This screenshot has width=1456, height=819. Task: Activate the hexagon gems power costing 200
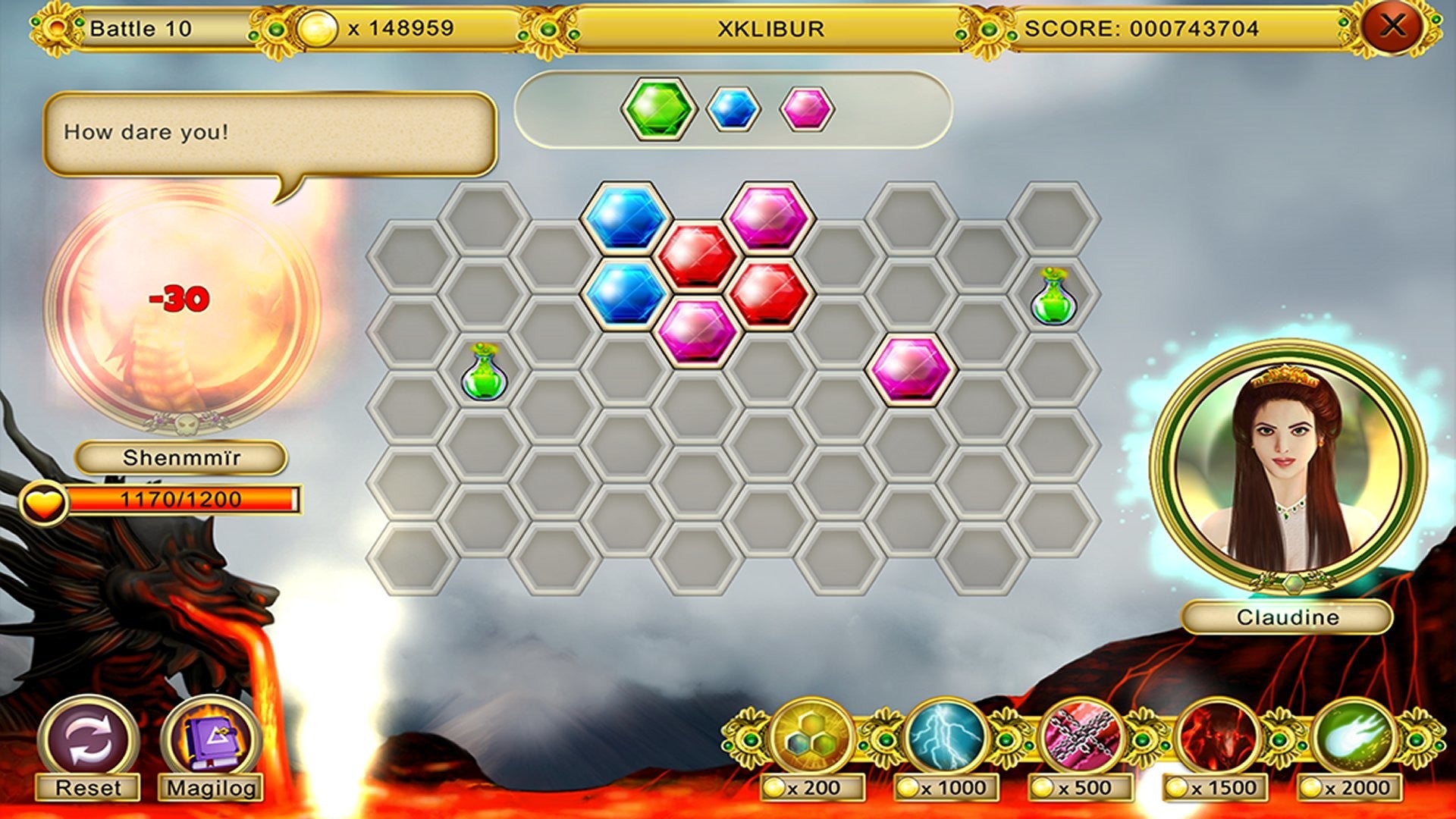(x=811, y=739)
